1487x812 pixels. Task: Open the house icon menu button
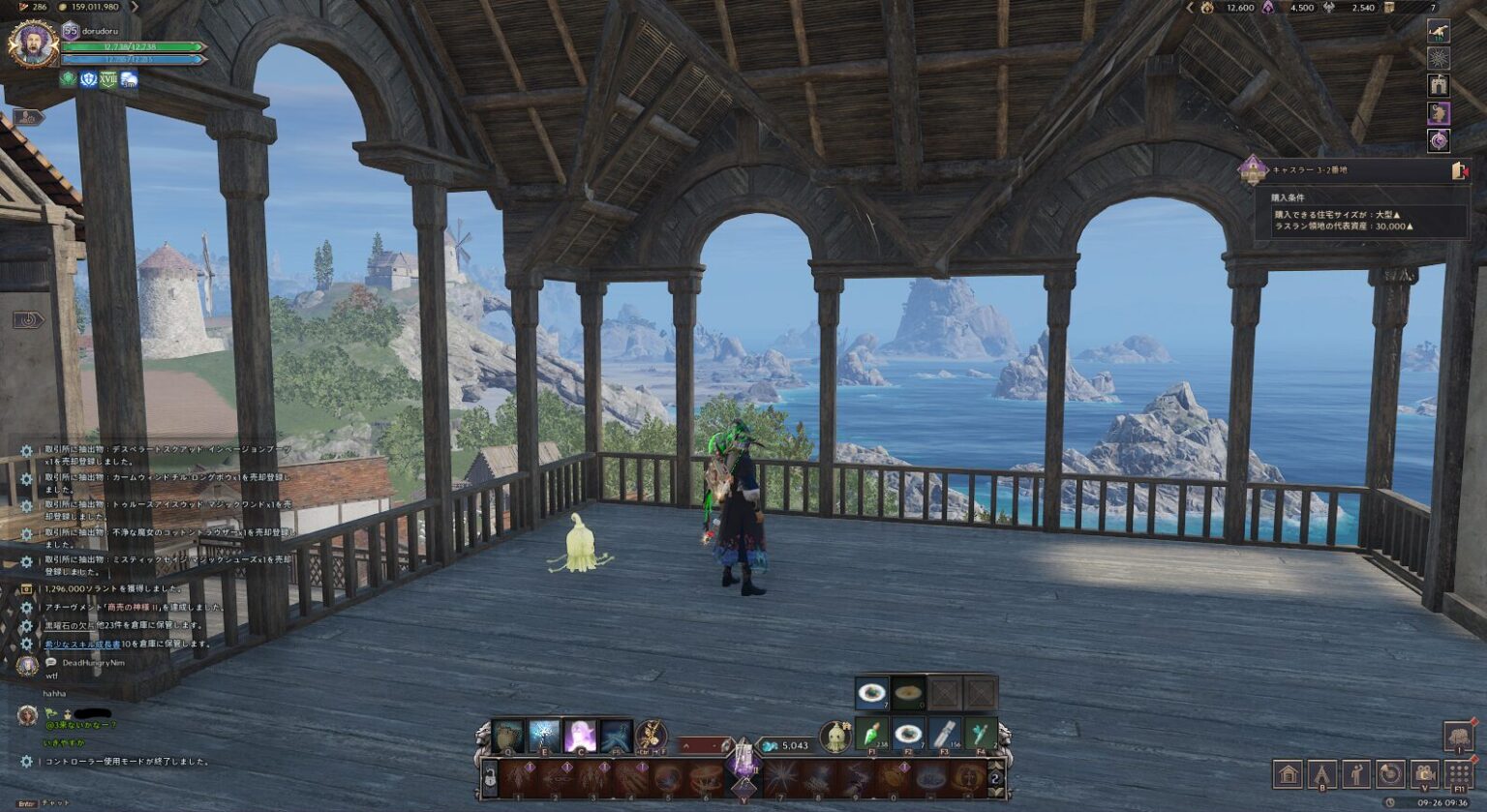pos(1288,774)
